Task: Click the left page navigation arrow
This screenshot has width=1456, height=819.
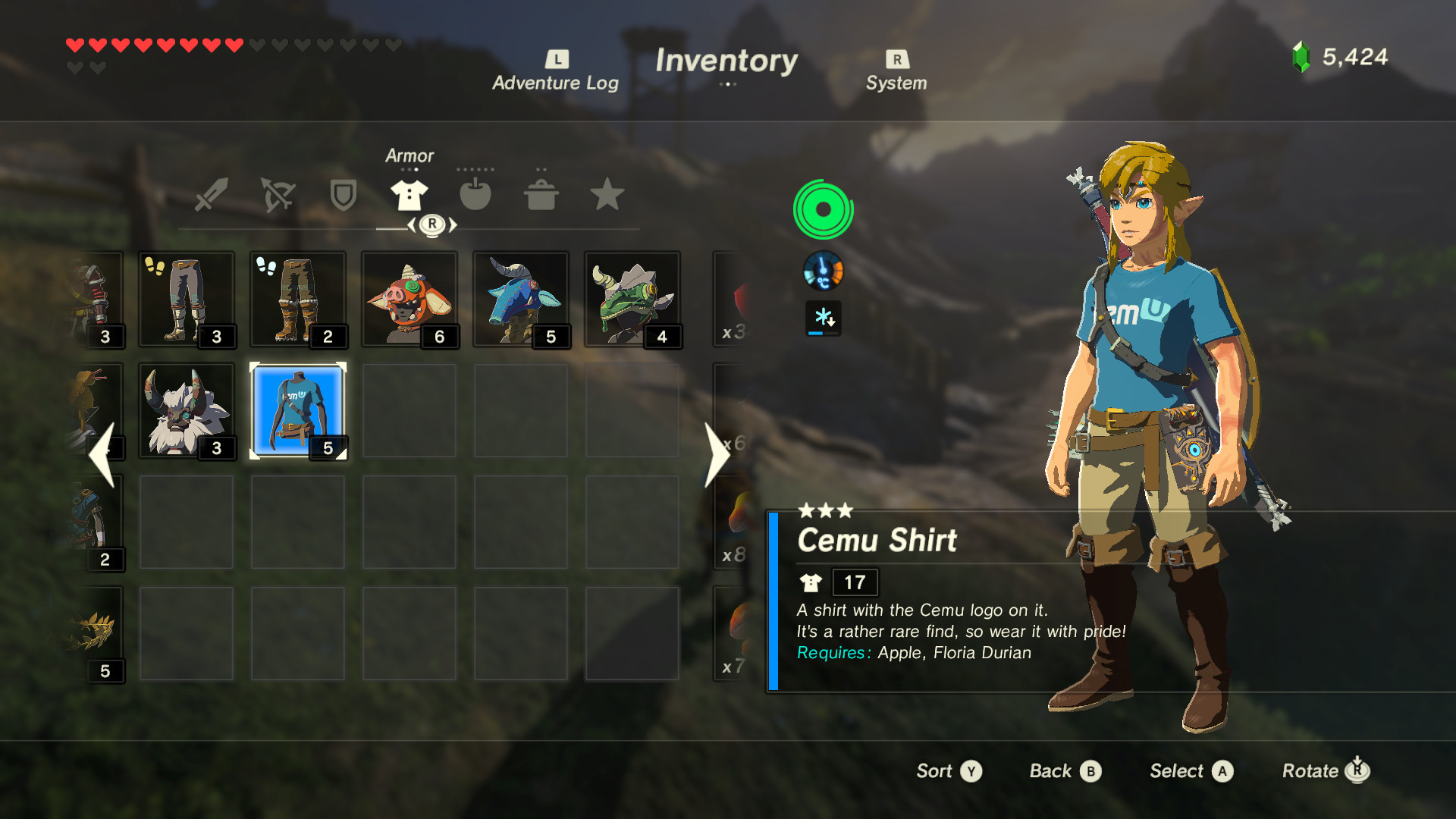Action: pyautogui.click(x=102, y=453)
